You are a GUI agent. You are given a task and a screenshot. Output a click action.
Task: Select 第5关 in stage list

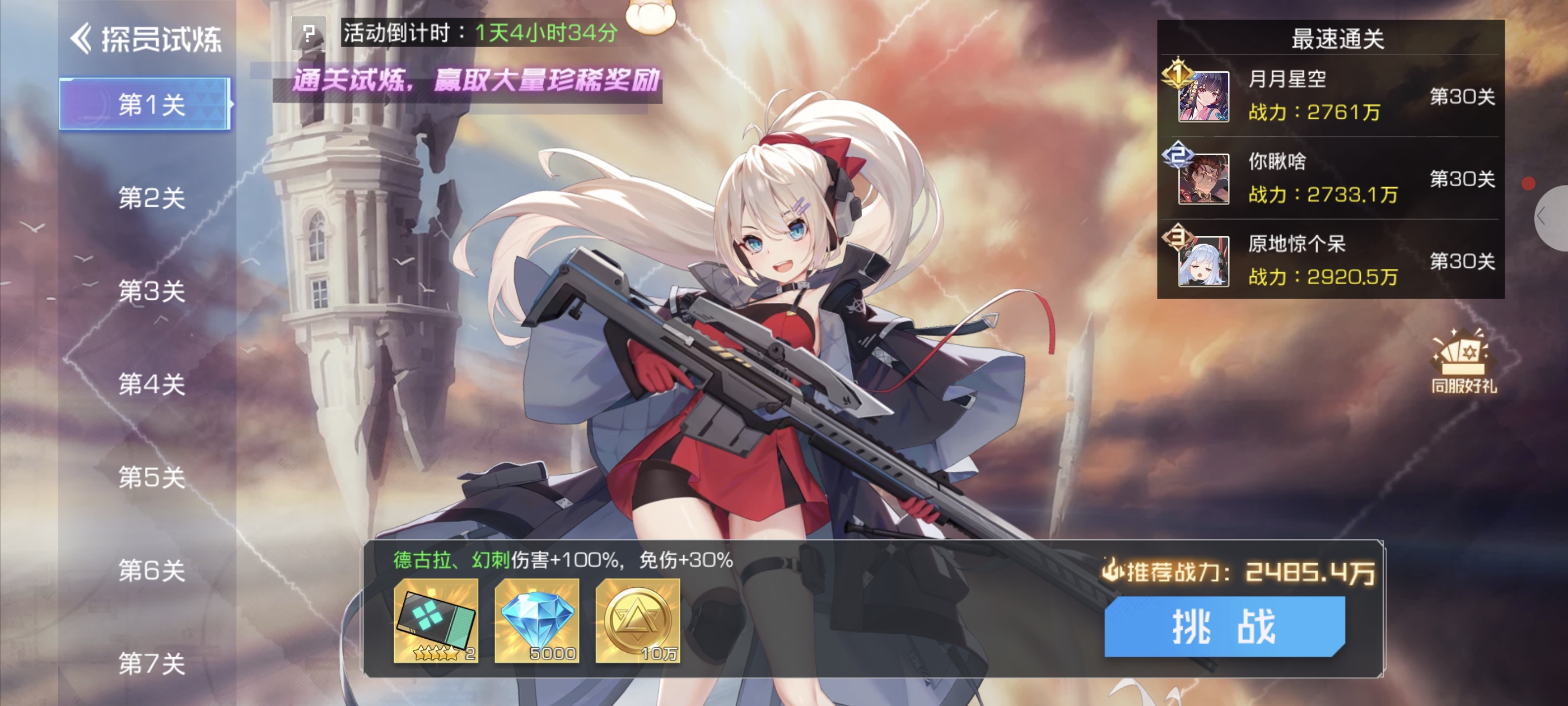point(151,477)
